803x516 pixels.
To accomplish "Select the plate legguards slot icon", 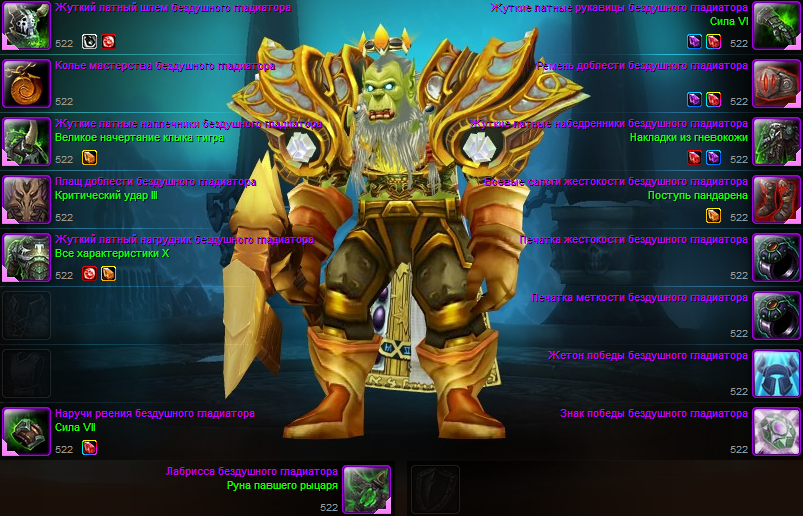I will tap(776, 142).
